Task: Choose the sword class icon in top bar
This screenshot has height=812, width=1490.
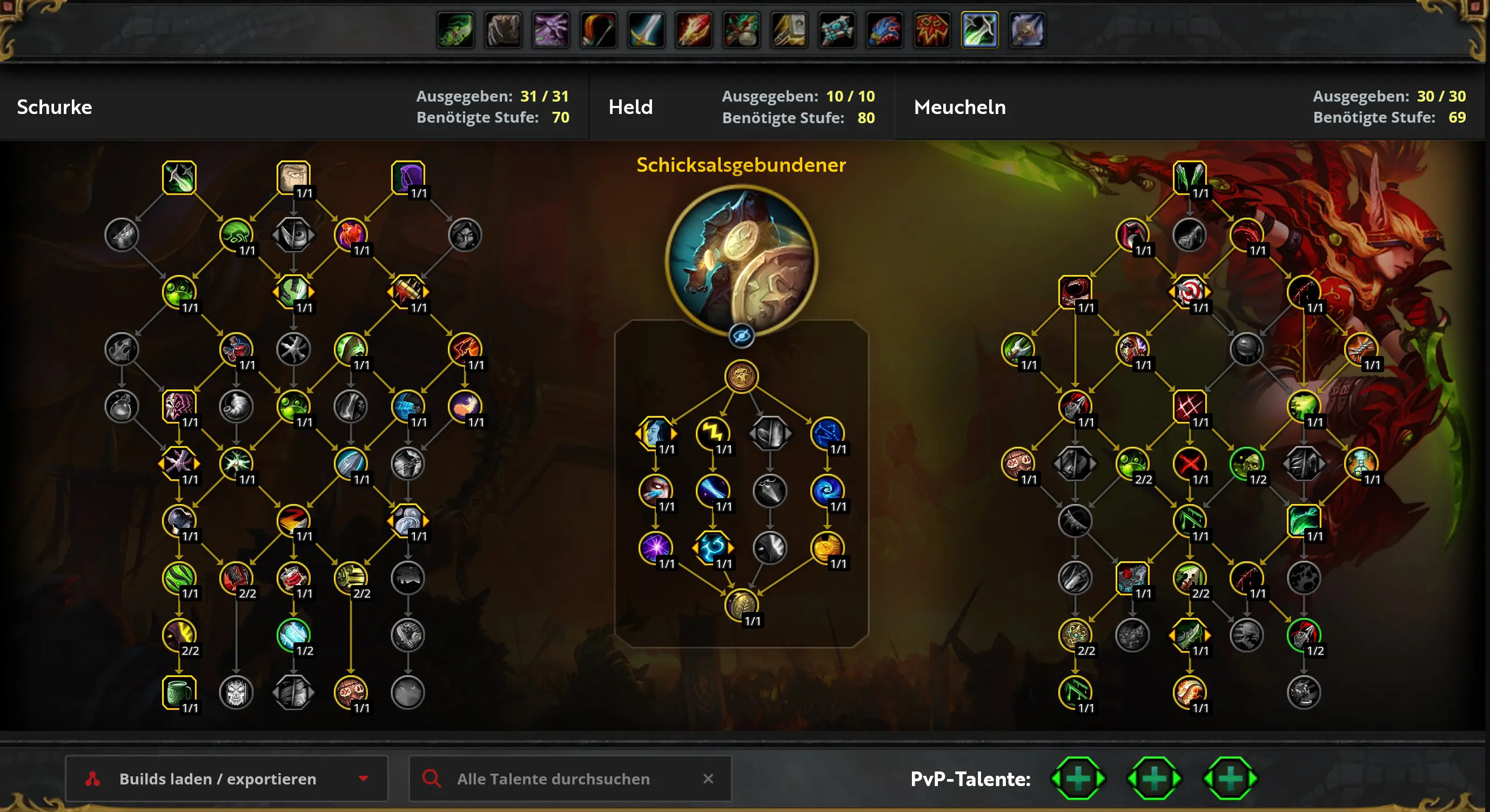Action: [x=646, y=30]
